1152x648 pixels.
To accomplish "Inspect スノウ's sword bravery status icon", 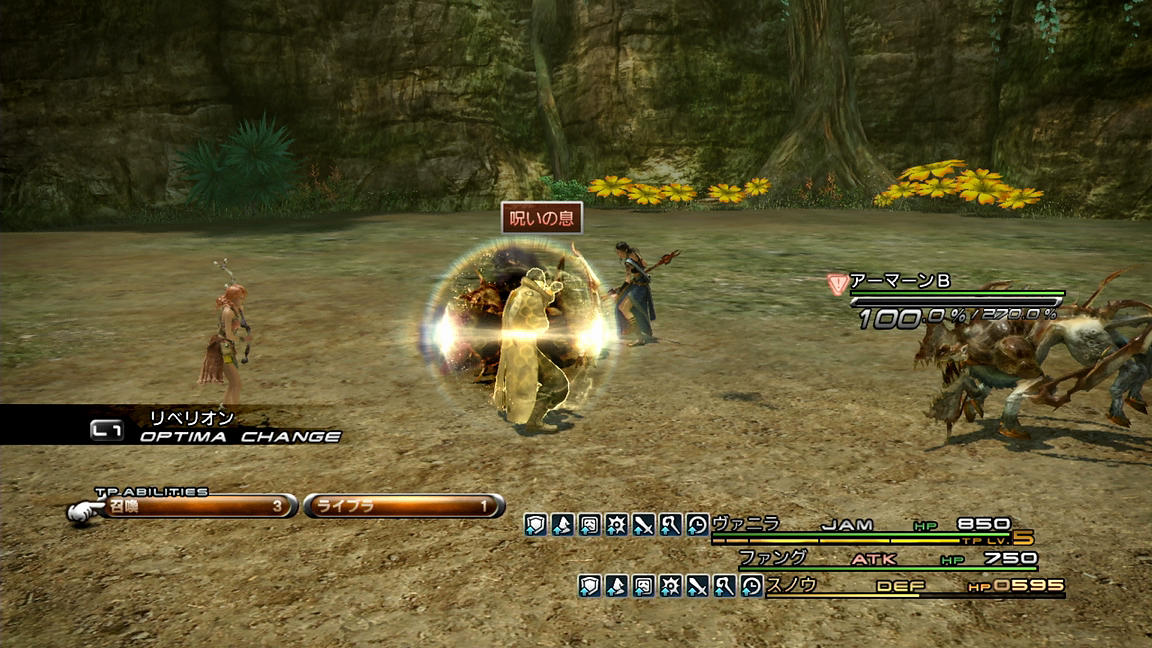I will tap(698, 587).
